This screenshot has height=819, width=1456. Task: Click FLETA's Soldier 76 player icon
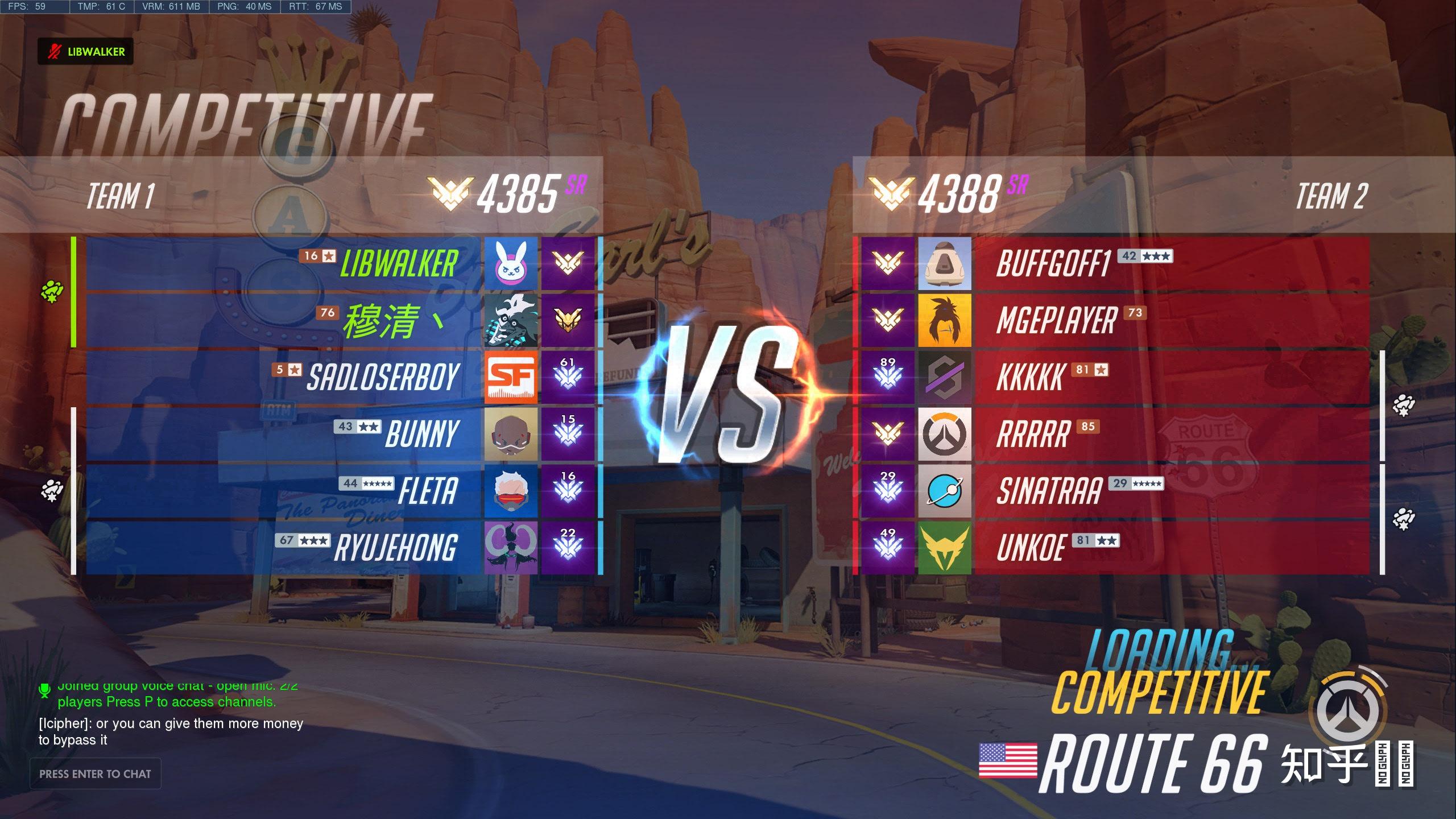(x=511, y=491)
